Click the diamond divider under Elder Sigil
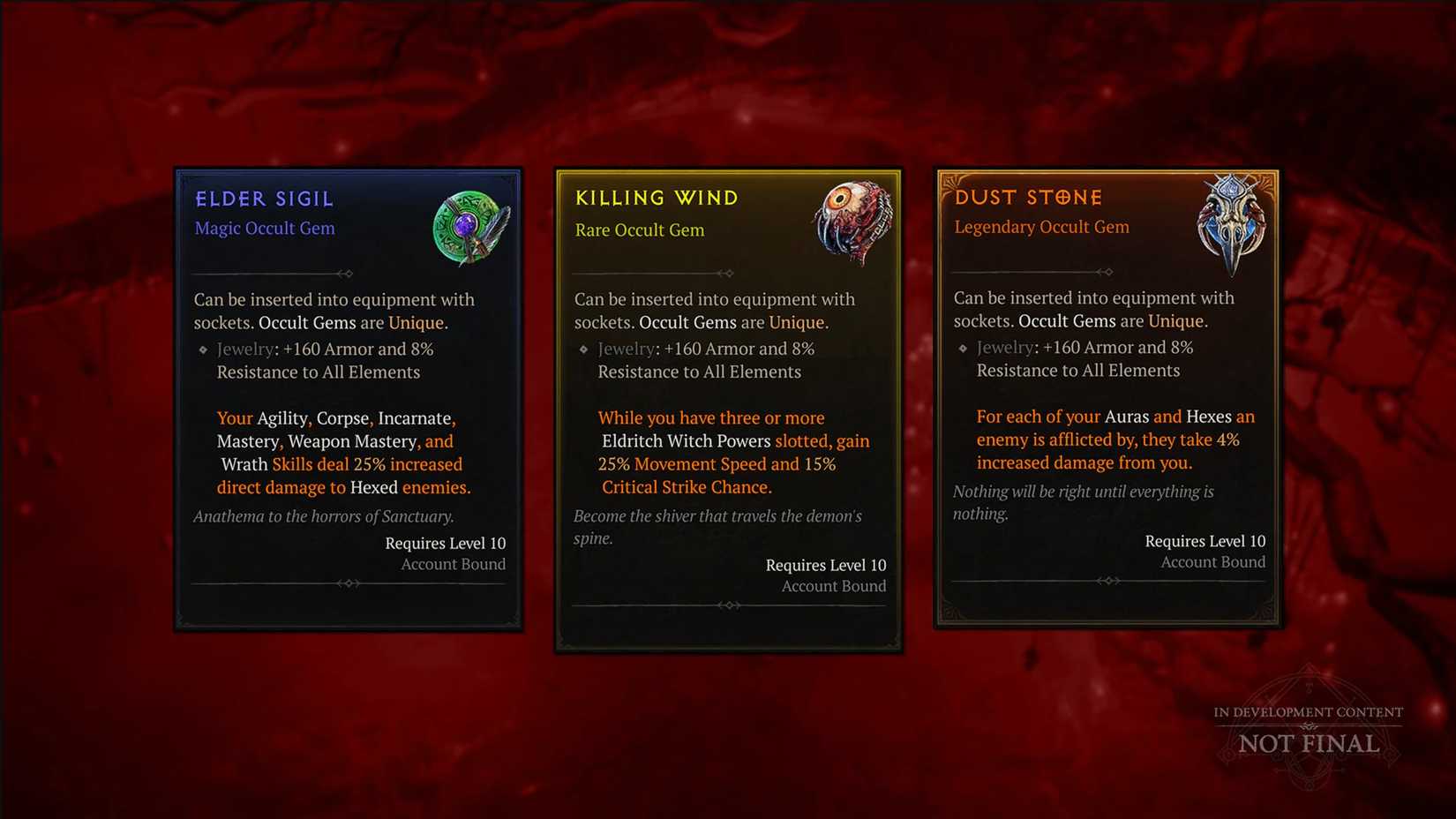1456x819 pixels. 349,273
